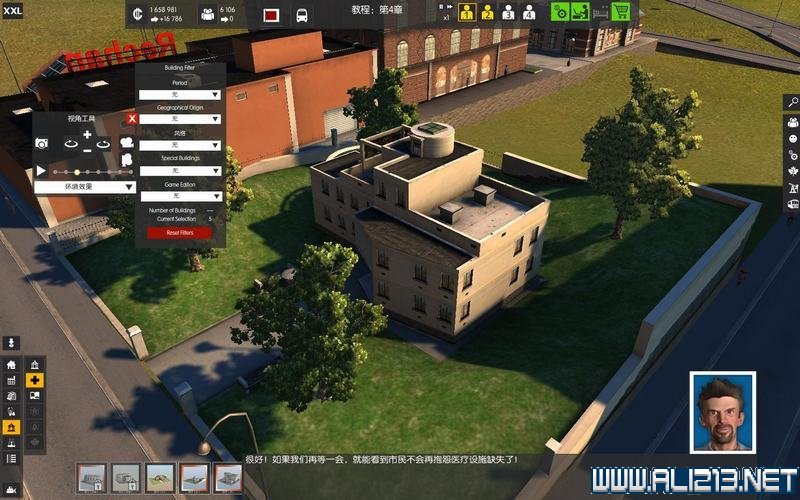
Task: Expand the Special Buildings dropdown
Action: (180, 170)
